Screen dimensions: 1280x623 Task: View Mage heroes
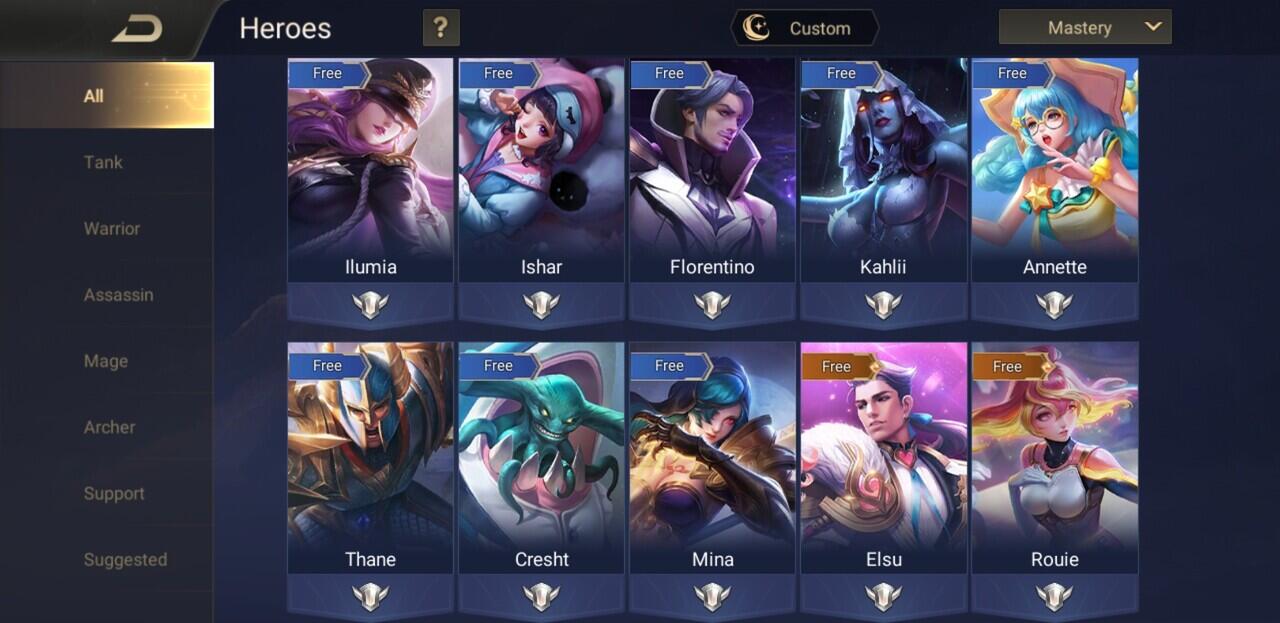click(x=106, y=361)
